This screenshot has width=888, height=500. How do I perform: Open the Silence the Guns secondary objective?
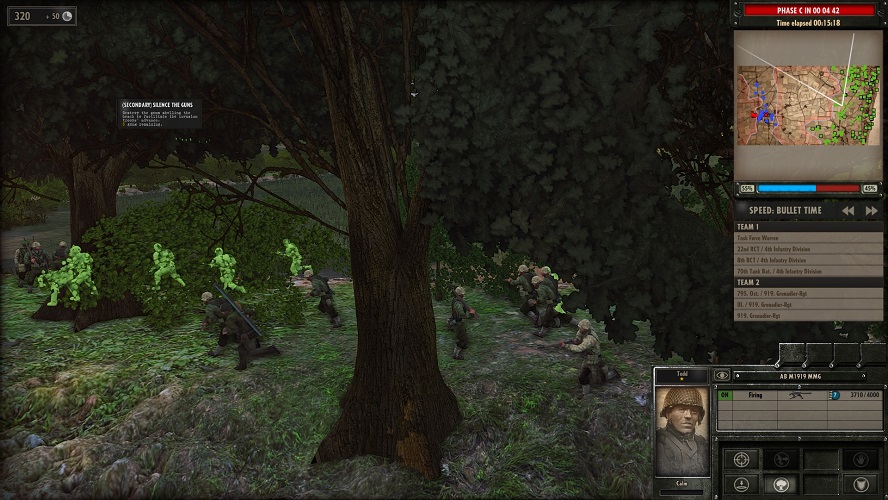tap(158, 105)
